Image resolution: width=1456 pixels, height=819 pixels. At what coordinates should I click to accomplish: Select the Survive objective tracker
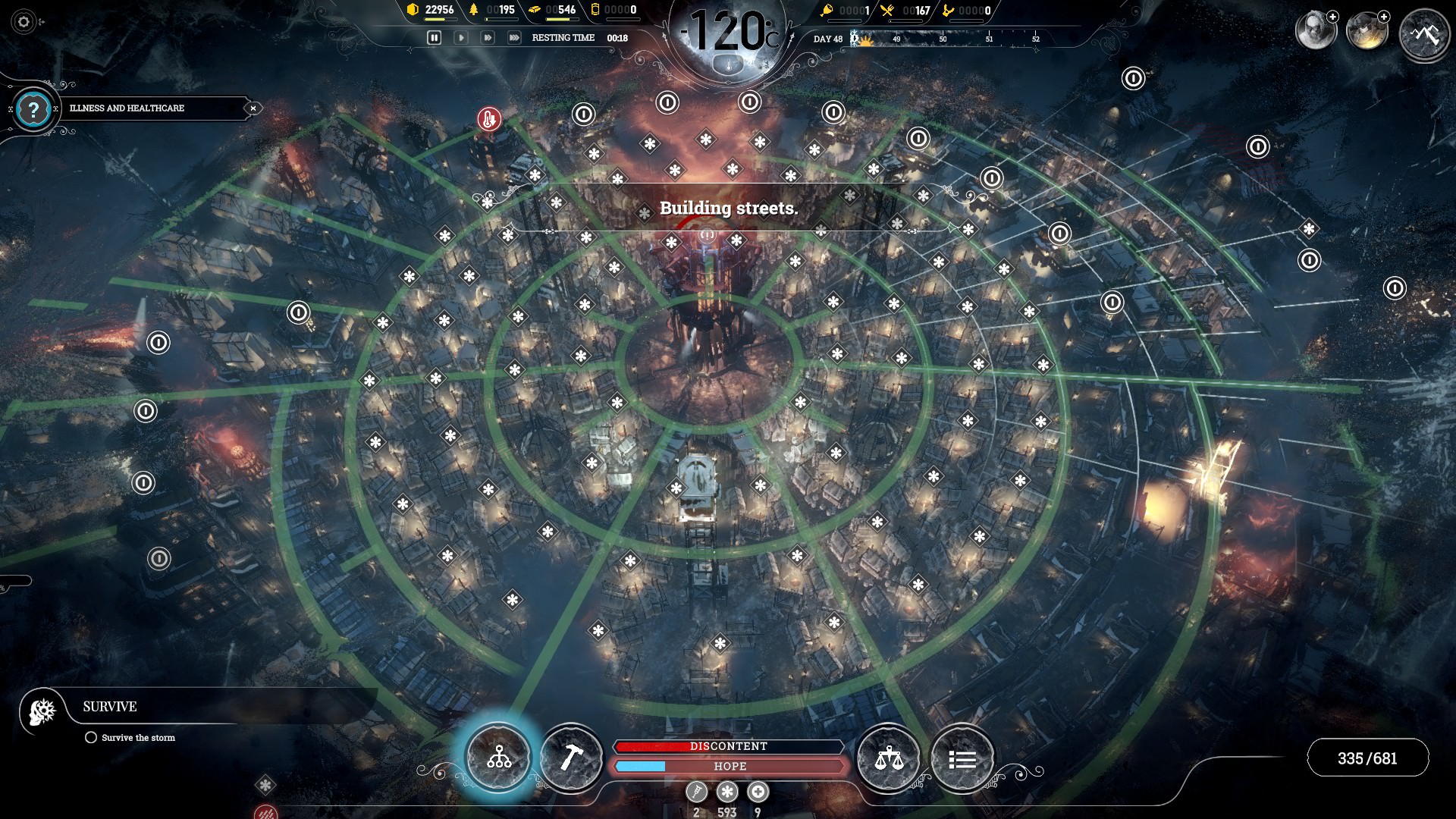(x=110, y=707)
